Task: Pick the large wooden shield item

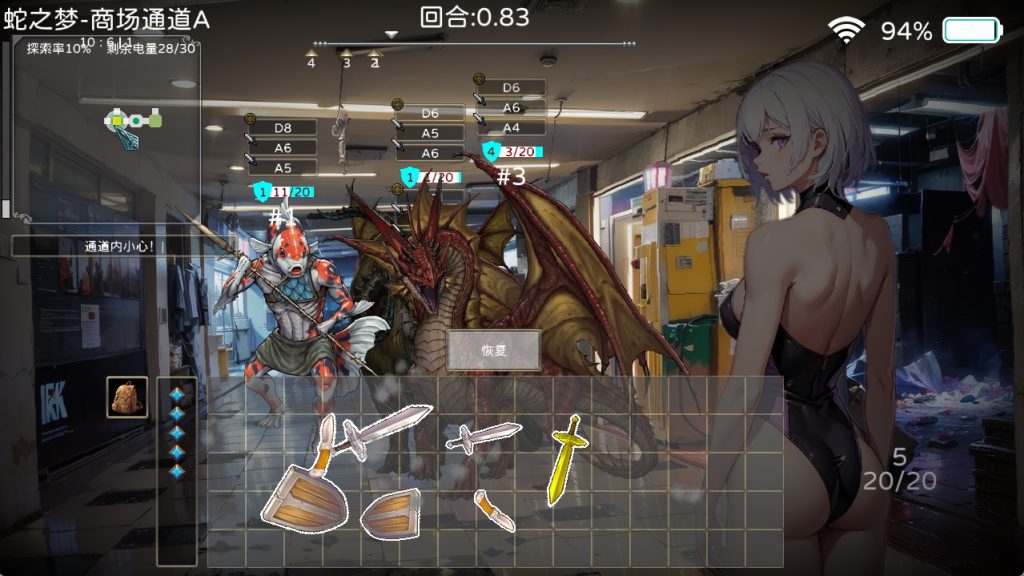Action: (x=304, y=496)
